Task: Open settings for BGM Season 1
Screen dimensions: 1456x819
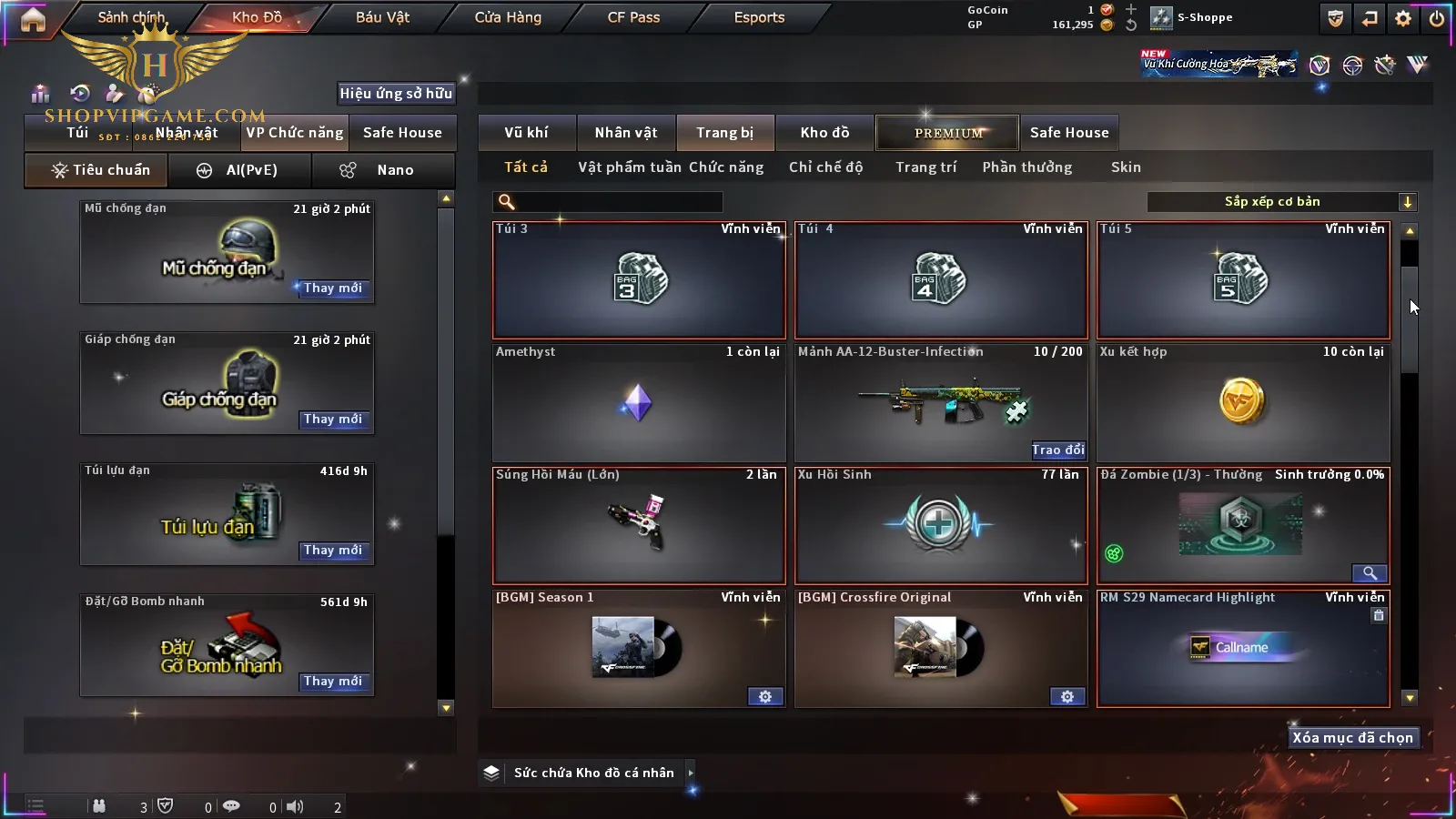Action: [x=764, y=697]
